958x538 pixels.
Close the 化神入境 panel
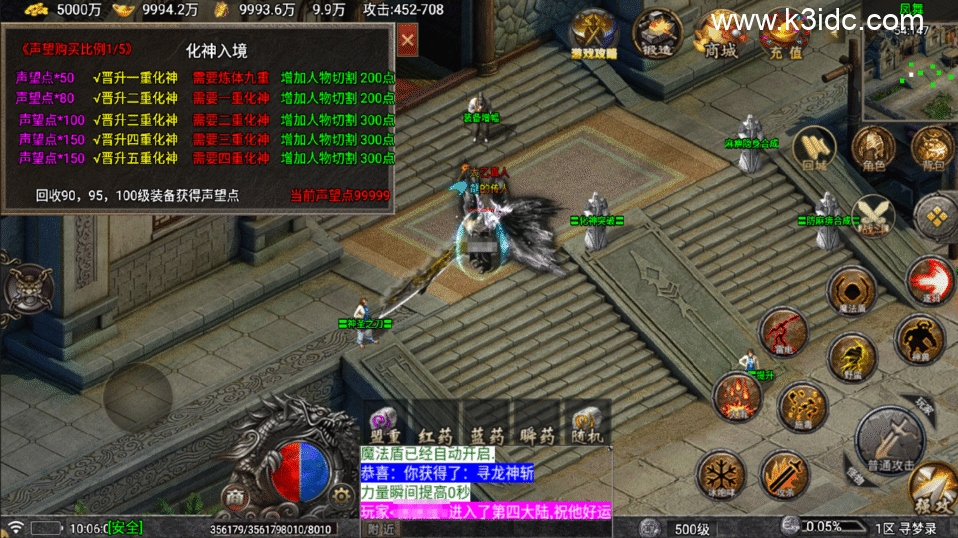tap(407, 40)
